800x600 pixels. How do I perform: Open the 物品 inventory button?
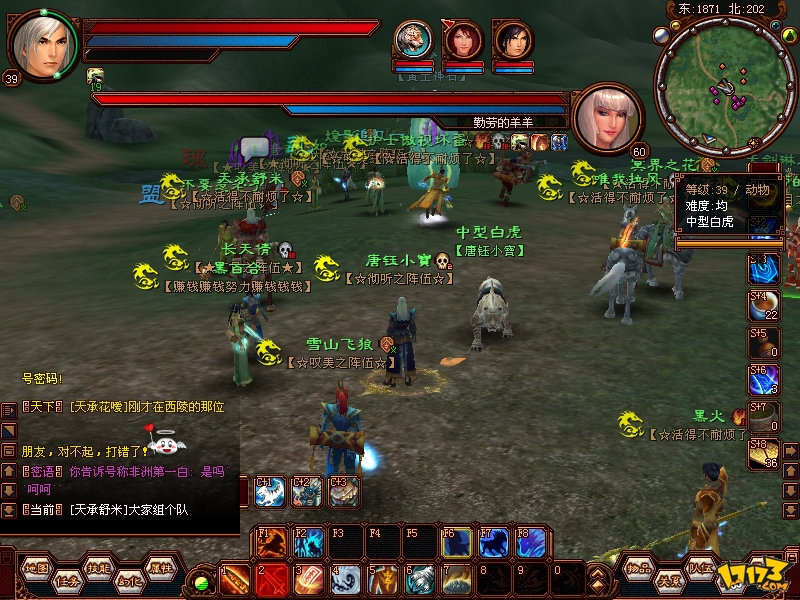[x=639, y=567]
